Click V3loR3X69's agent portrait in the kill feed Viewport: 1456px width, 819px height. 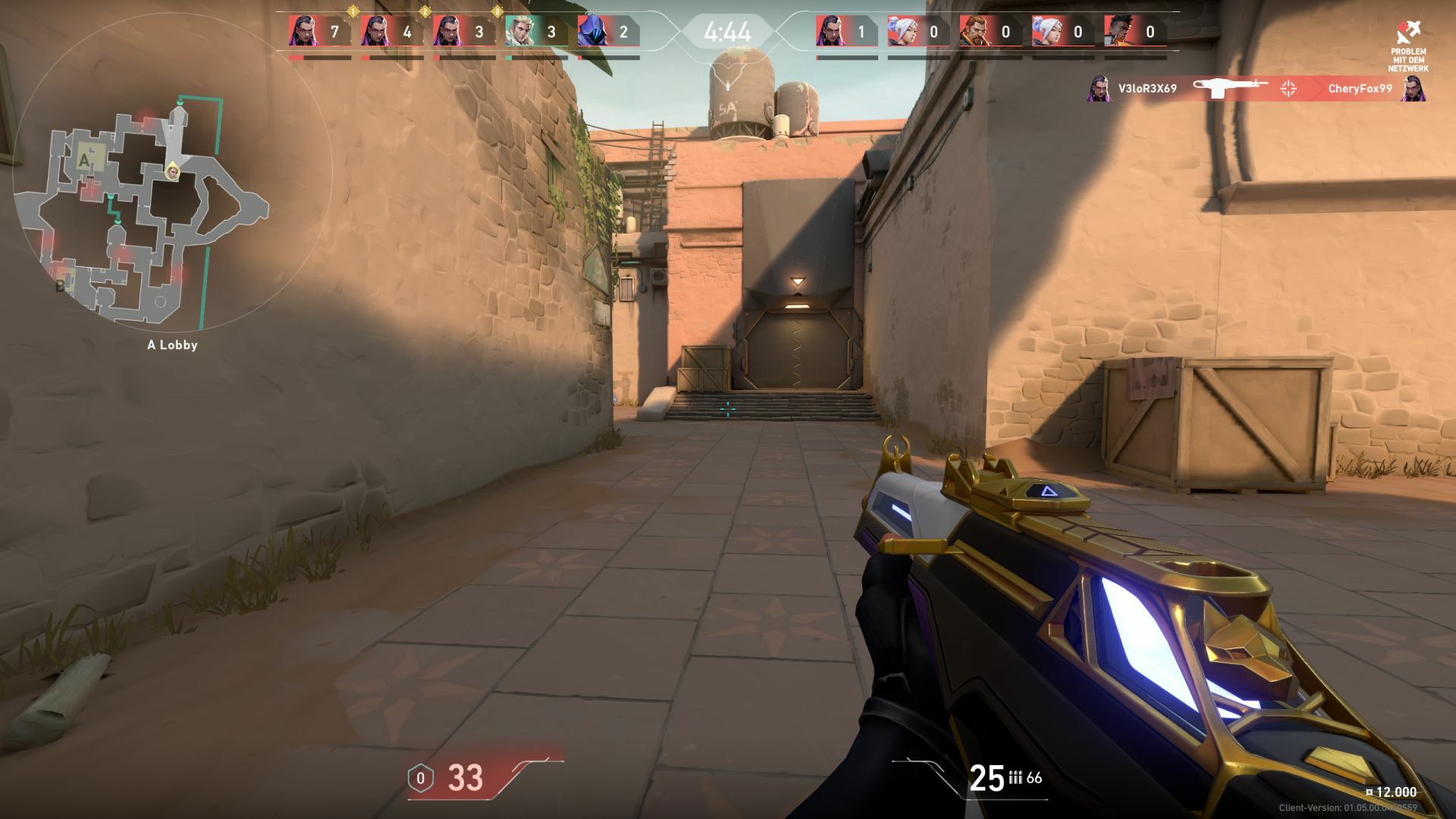point(1098,89)
